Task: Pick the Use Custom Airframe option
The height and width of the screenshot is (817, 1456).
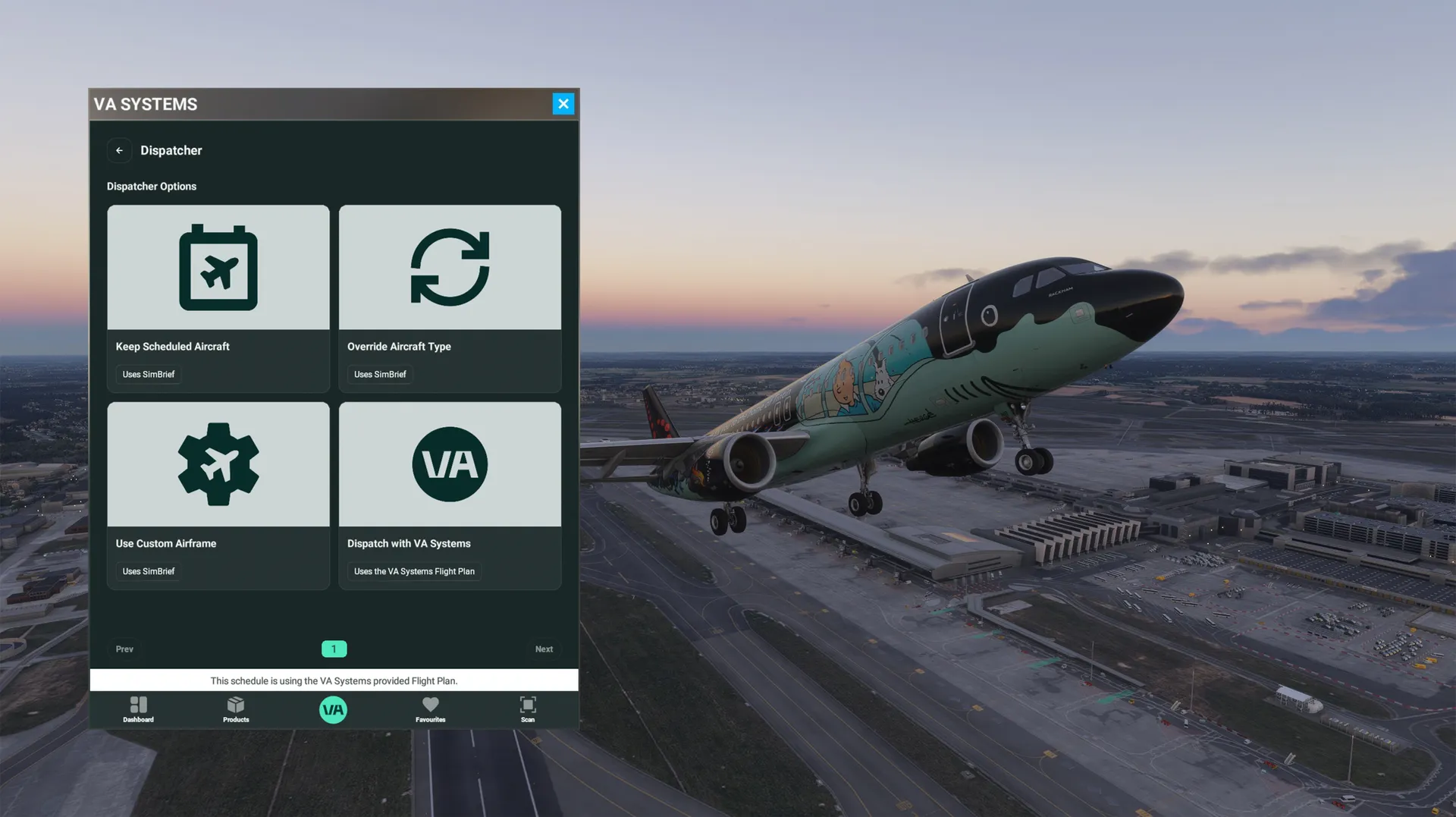Action: click(x=218, y=495)
